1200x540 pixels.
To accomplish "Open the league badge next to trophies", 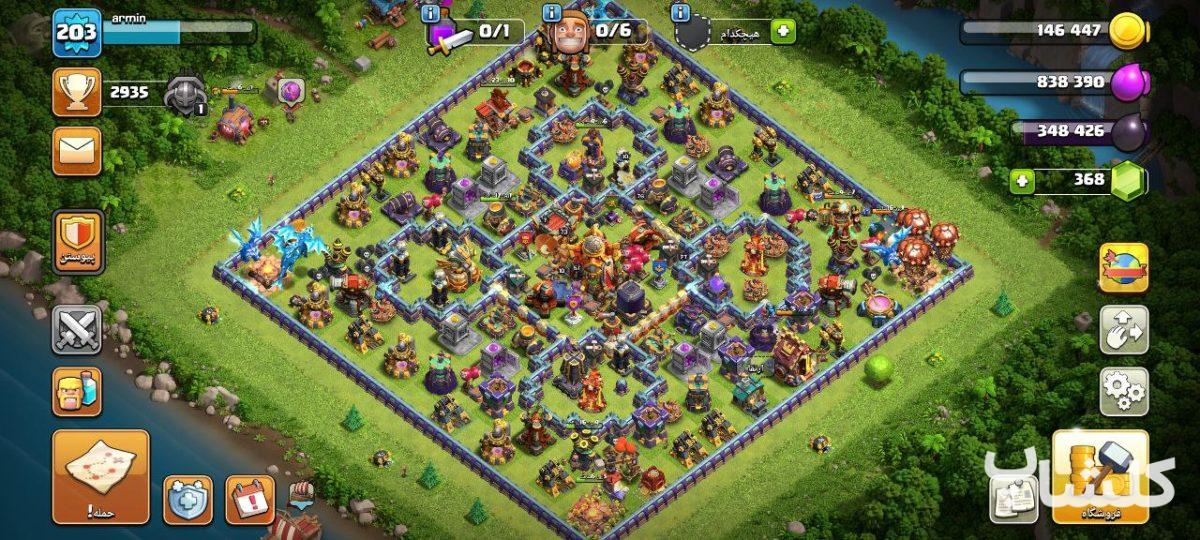I will coord(185,93).
